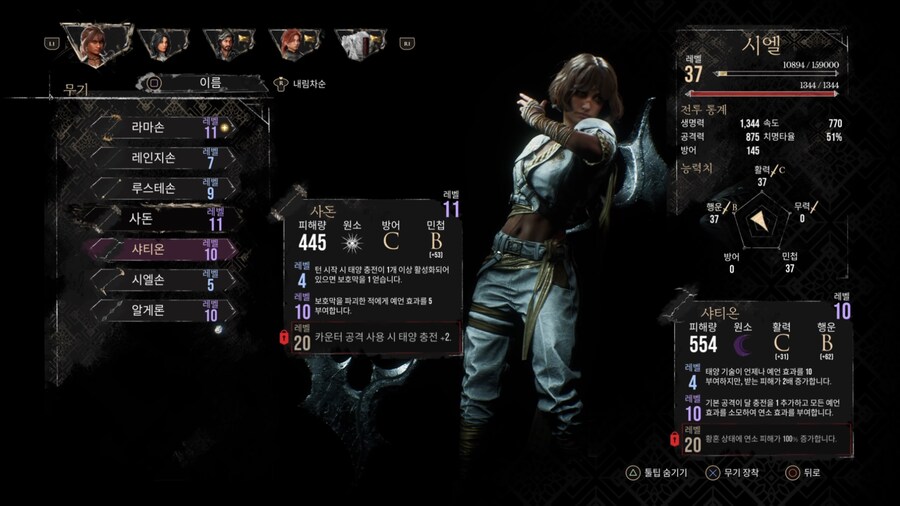Choose the 레인지손 weapon from the list

(x=160, y=158)
